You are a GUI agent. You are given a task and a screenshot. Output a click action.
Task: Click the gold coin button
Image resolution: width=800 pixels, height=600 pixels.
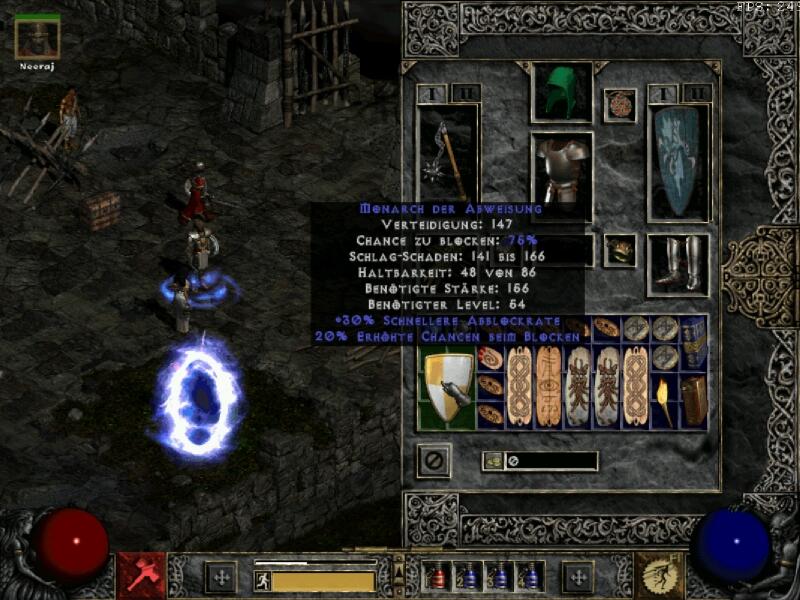click(x=492, y=461)
